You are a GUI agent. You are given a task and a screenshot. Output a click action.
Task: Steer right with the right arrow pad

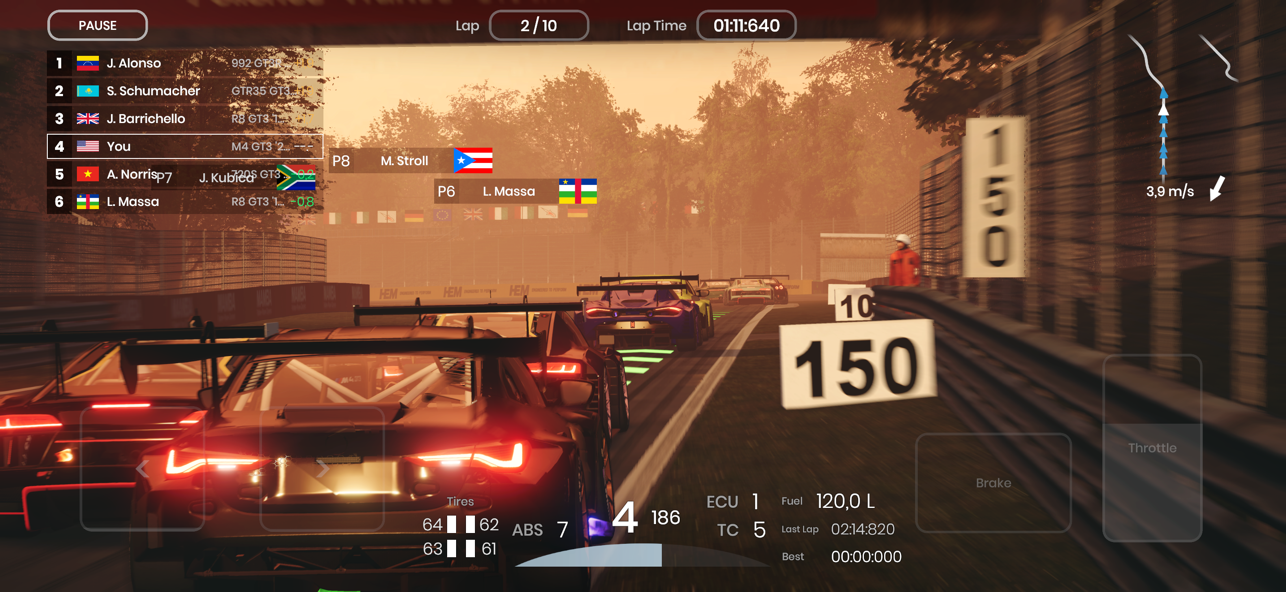coord(322,468)
